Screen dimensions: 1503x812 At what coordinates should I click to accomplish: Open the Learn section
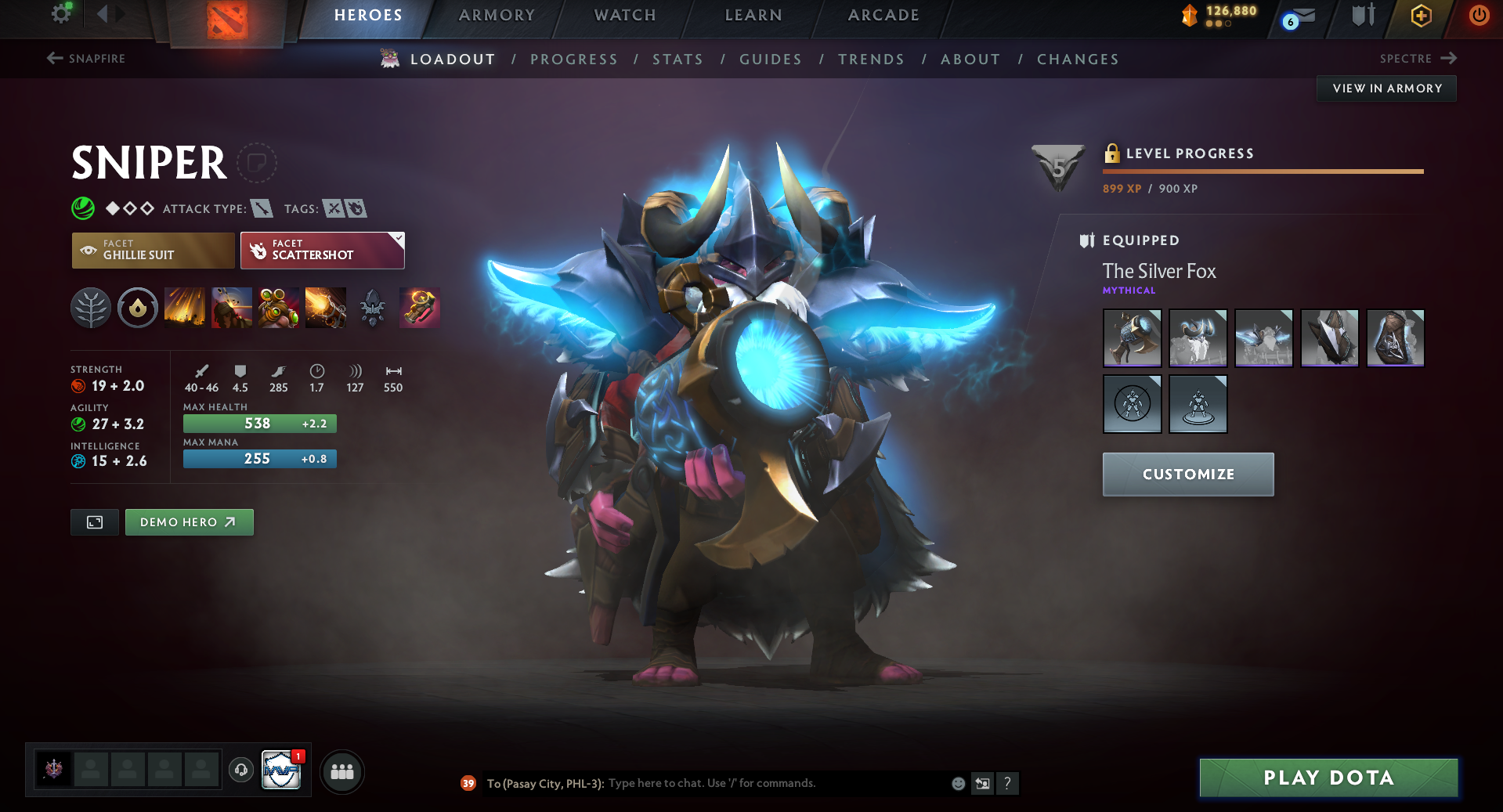click(753, 16)
